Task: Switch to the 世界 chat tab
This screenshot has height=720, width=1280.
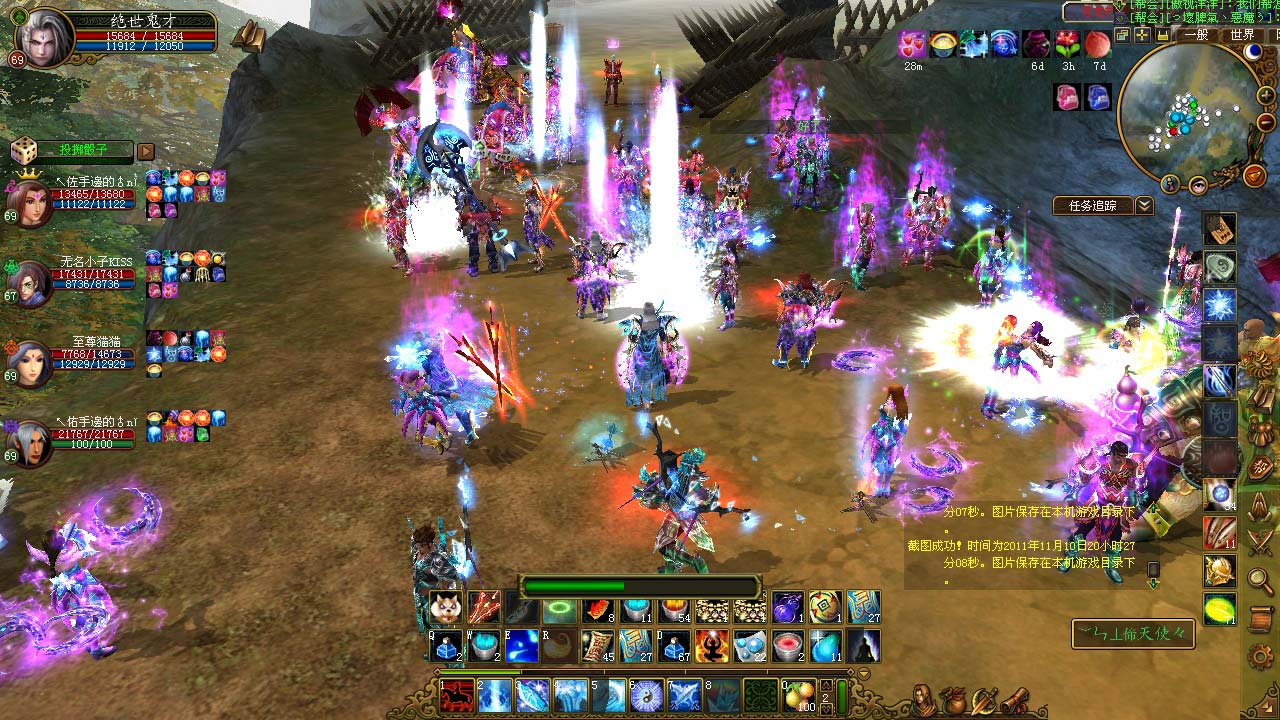Action: click(x=1242, y=35)
